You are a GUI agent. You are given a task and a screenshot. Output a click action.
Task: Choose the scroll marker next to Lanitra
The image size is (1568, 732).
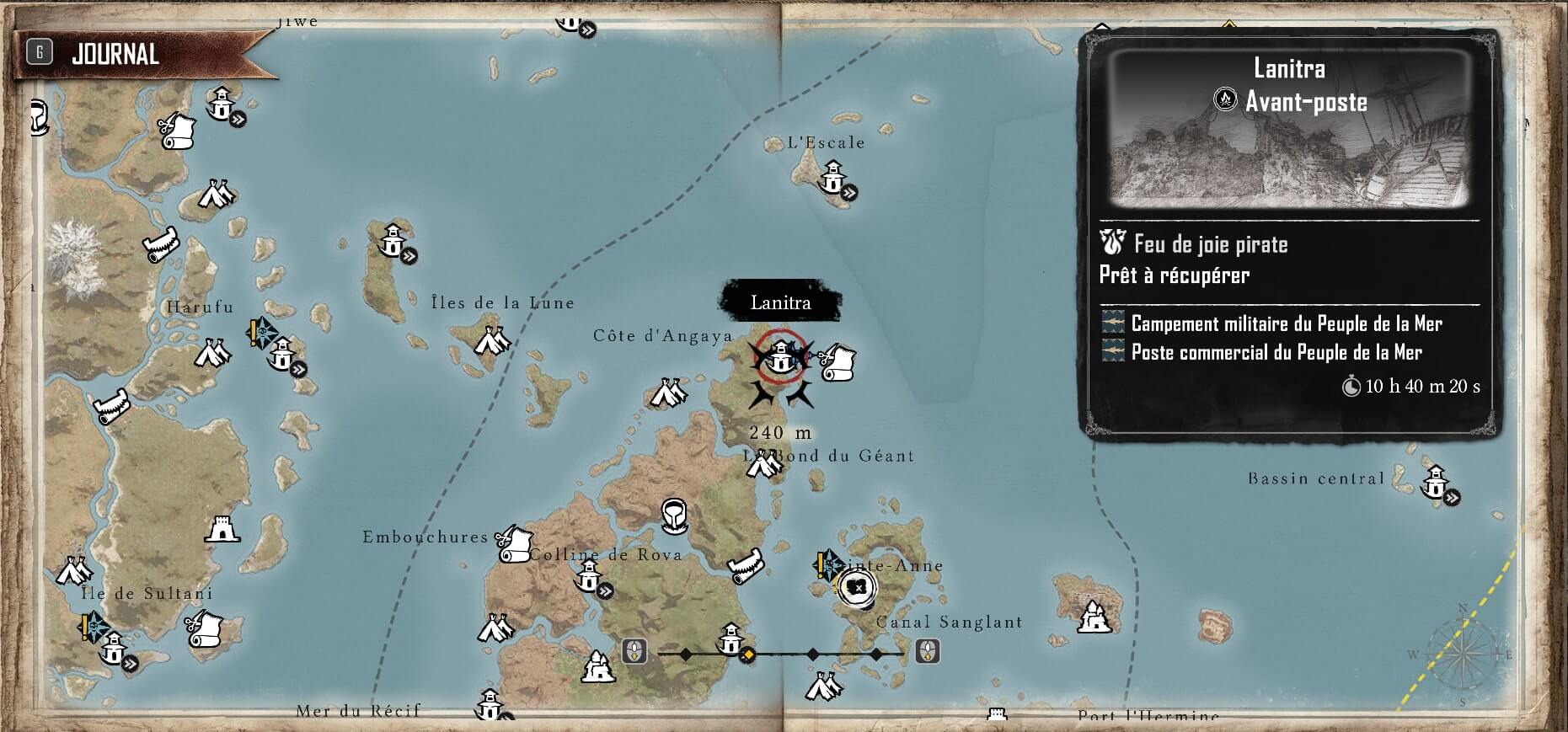[838, 361]
